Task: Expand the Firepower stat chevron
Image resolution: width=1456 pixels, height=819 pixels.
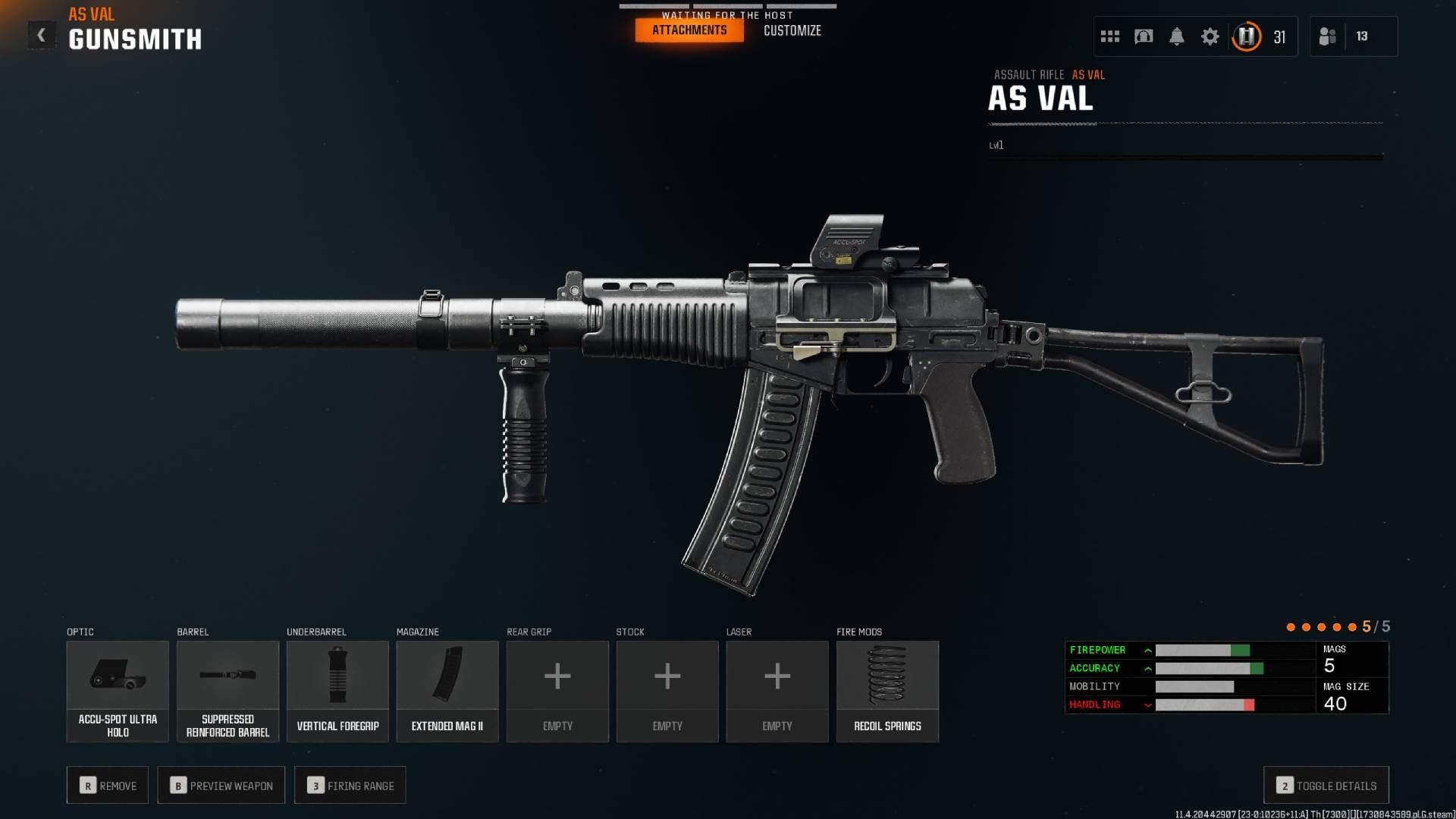Action: point(1150,650)
